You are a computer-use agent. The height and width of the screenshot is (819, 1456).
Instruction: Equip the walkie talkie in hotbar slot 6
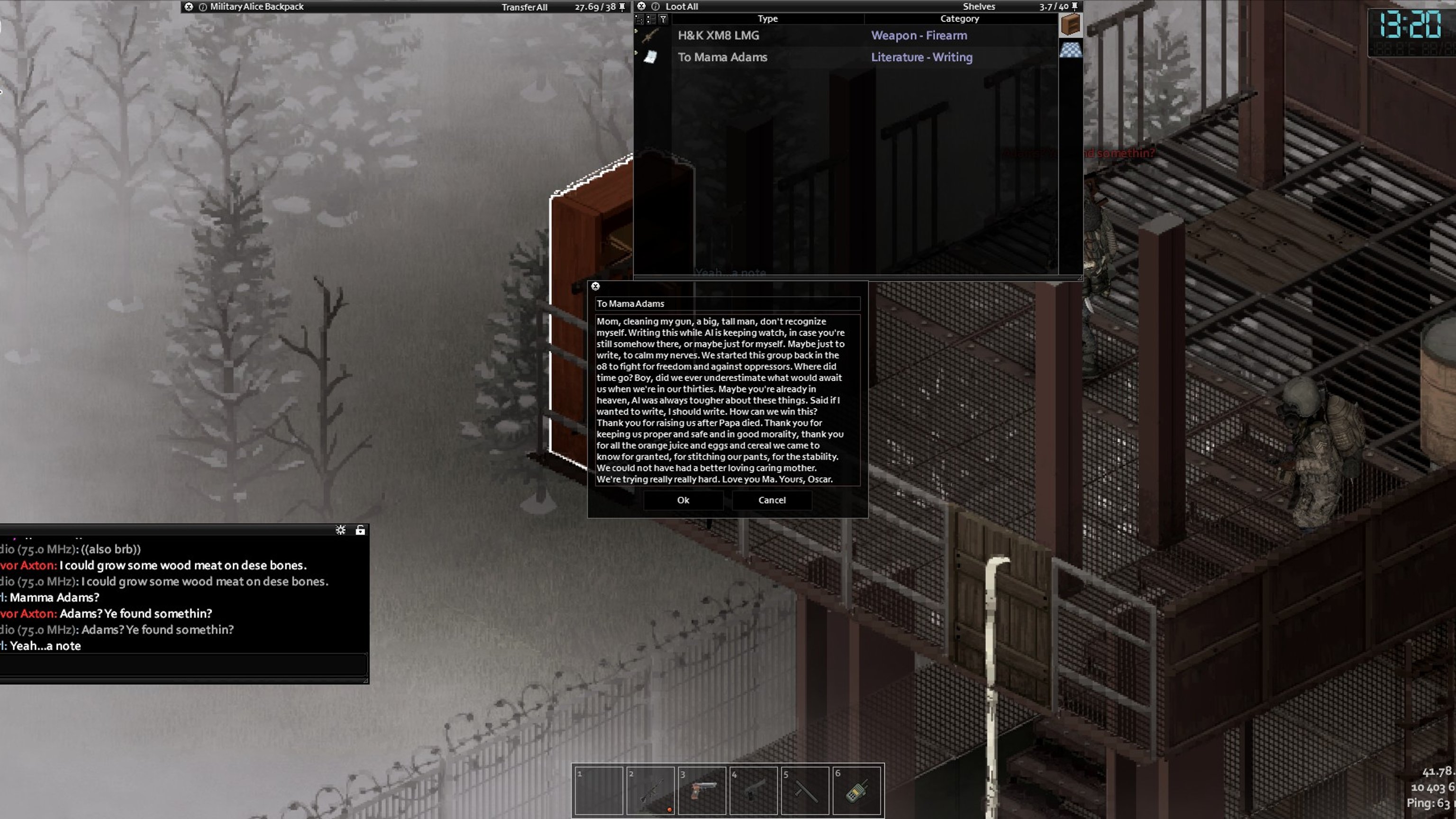(x=857, y=790)
